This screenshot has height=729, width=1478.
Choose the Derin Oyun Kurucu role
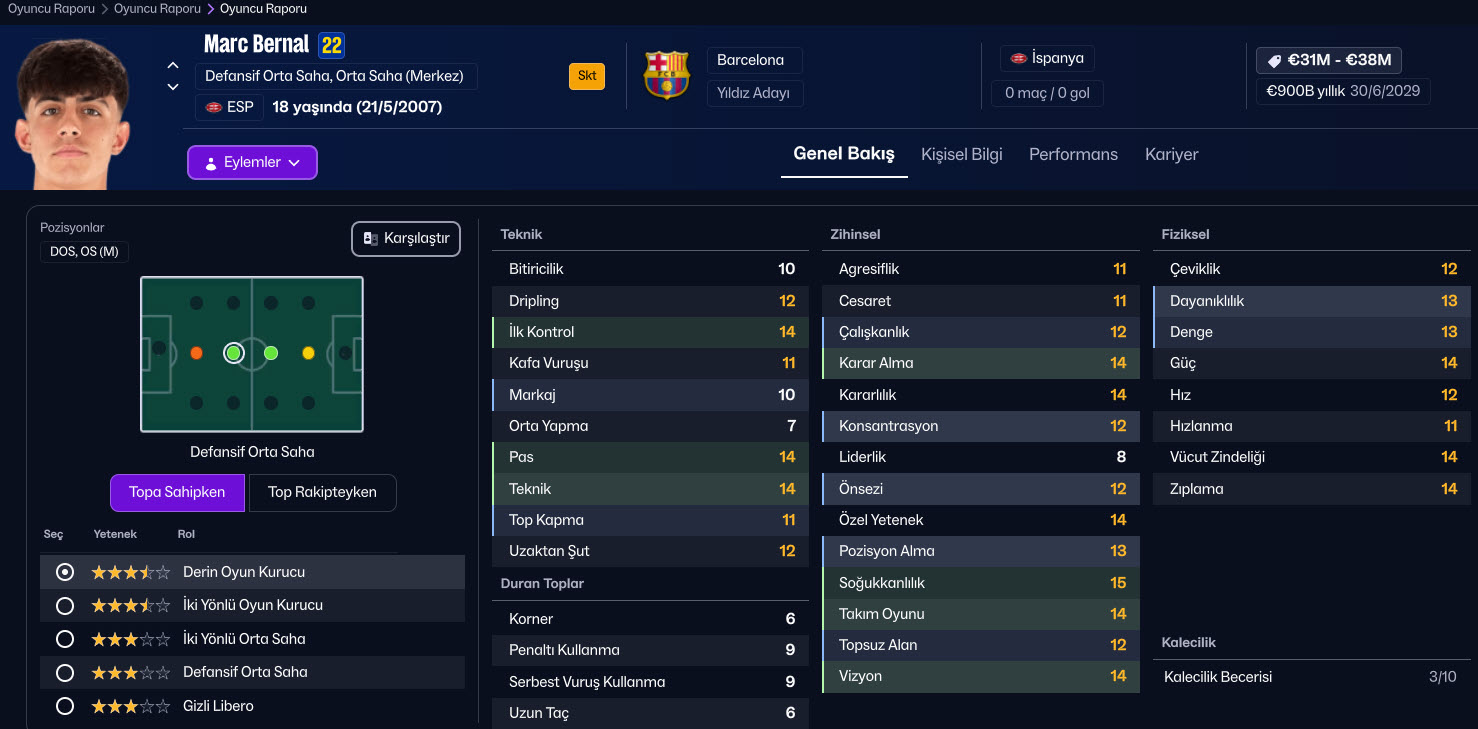coord(65,572)
